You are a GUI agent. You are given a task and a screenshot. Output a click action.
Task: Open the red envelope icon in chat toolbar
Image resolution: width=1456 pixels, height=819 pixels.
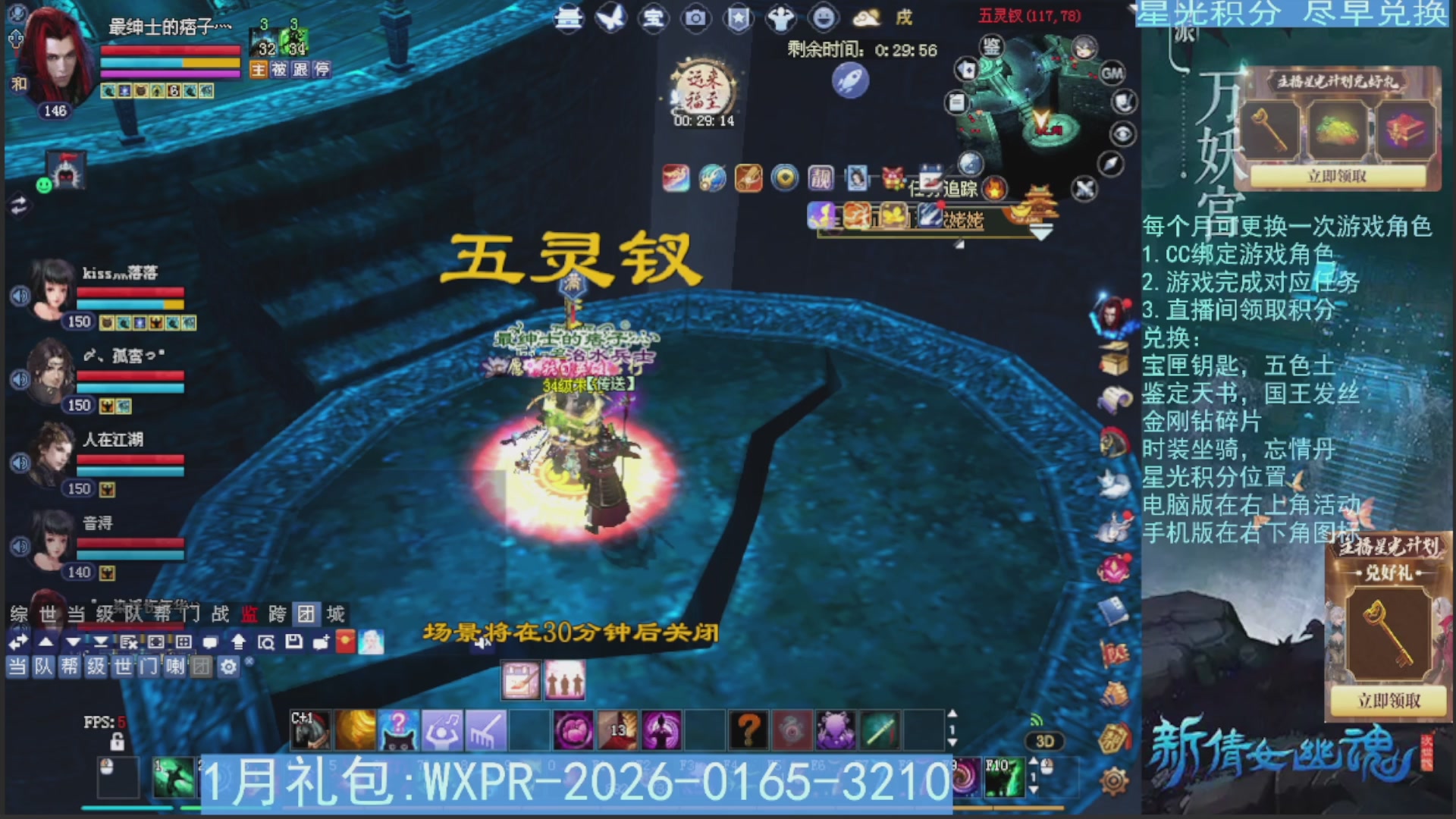pyautogui.click(x=344, y=642)
